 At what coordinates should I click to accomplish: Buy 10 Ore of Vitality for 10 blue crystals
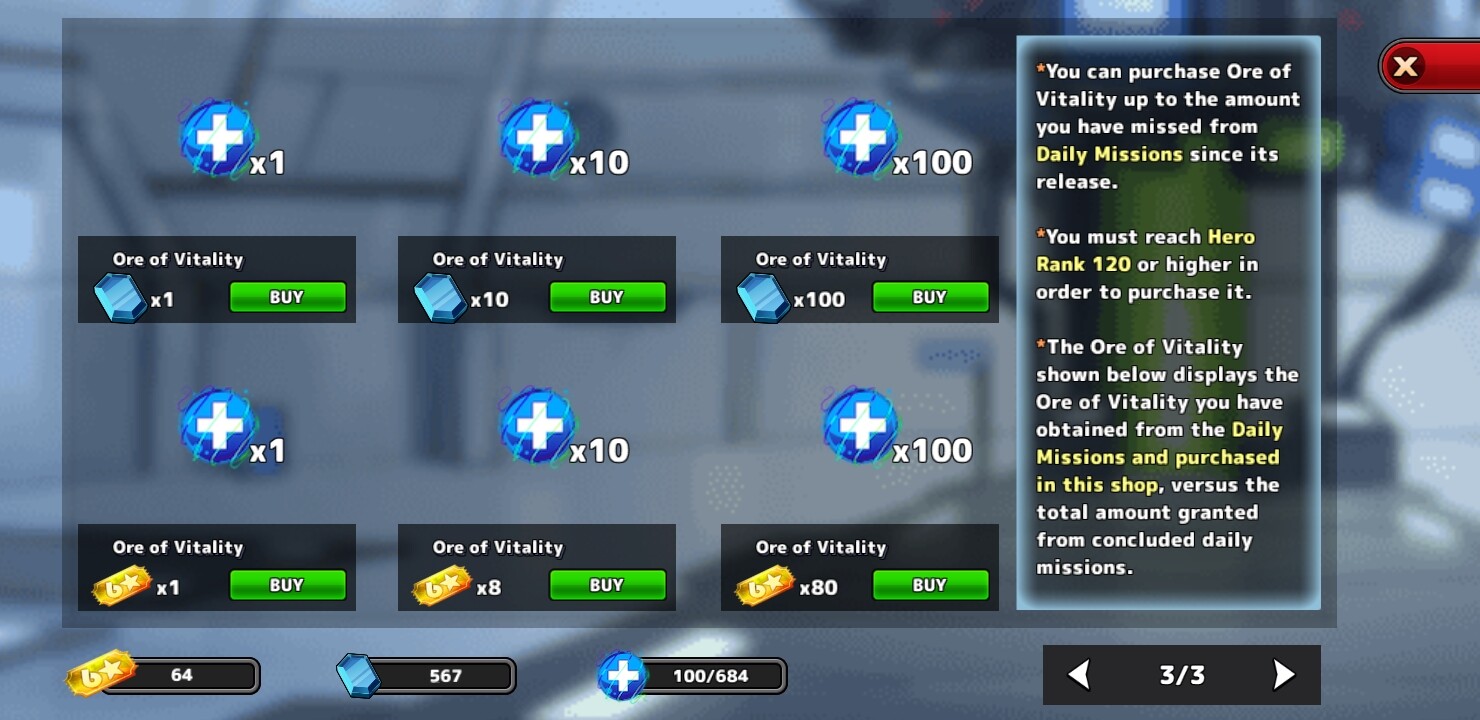607,297
